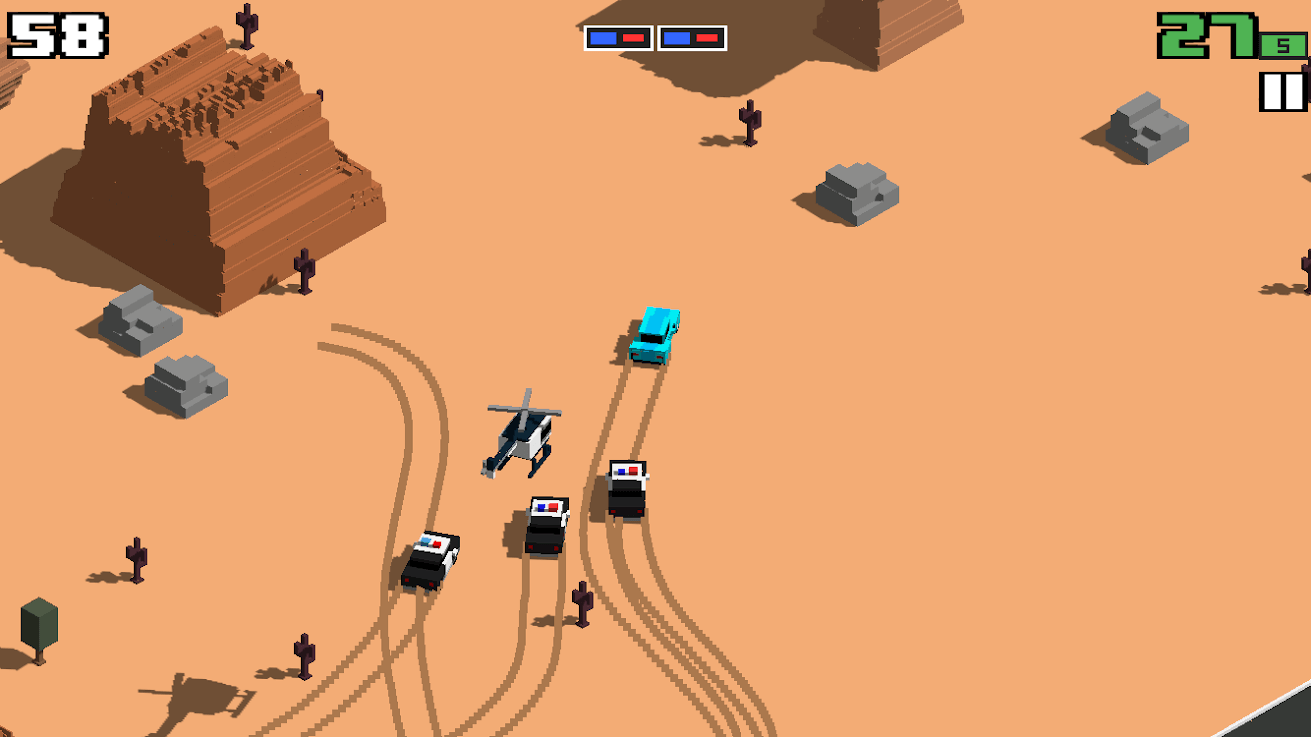
Task: Select the cyan getaway car
Action: (x=655, y=335)
